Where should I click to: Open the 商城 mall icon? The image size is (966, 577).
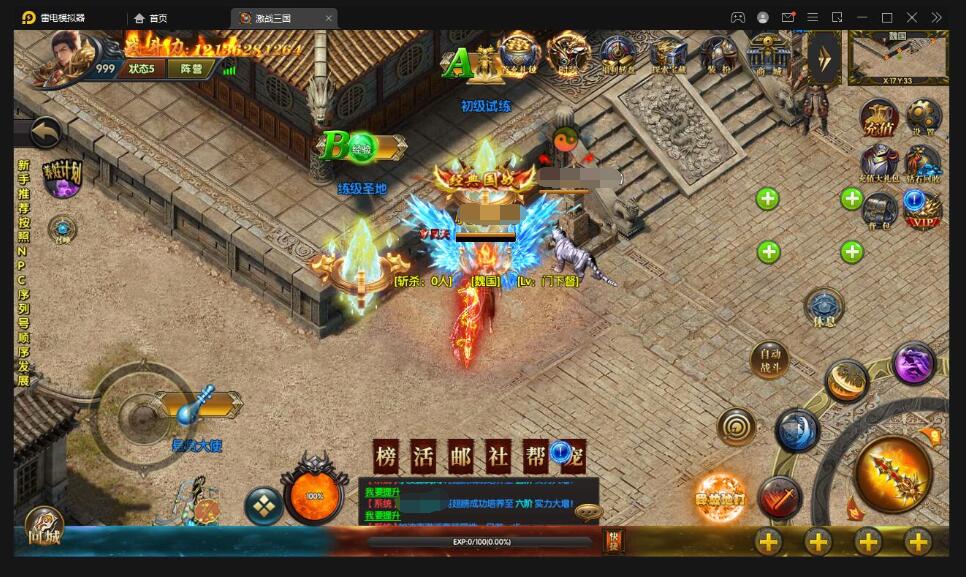pyautogui.click(x=768, y=55)
